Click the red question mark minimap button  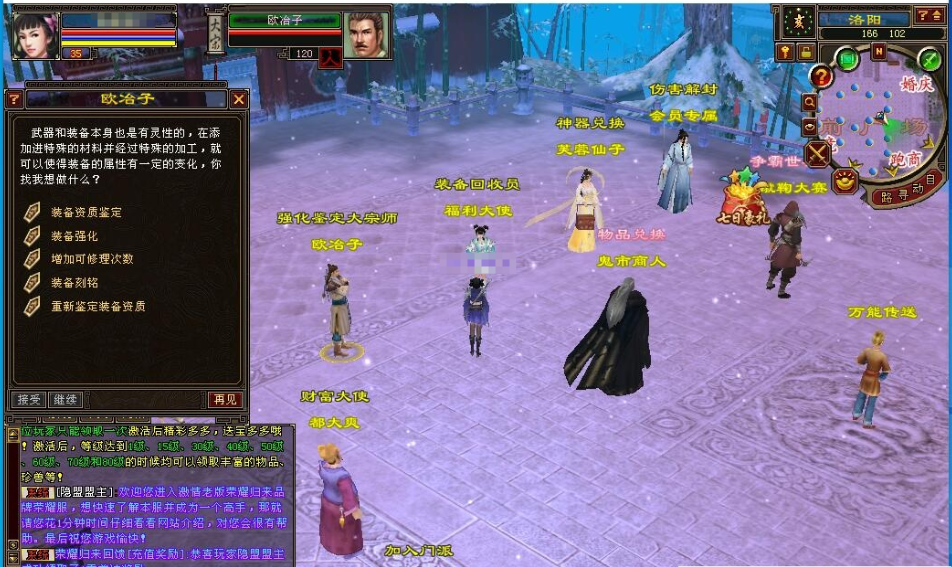click(x=822, y=77)
